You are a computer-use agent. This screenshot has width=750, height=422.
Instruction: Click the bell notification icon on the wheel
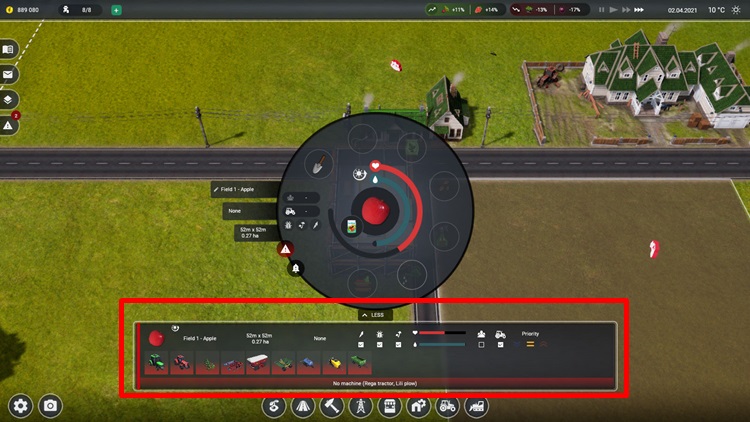(x=296, y=267)
